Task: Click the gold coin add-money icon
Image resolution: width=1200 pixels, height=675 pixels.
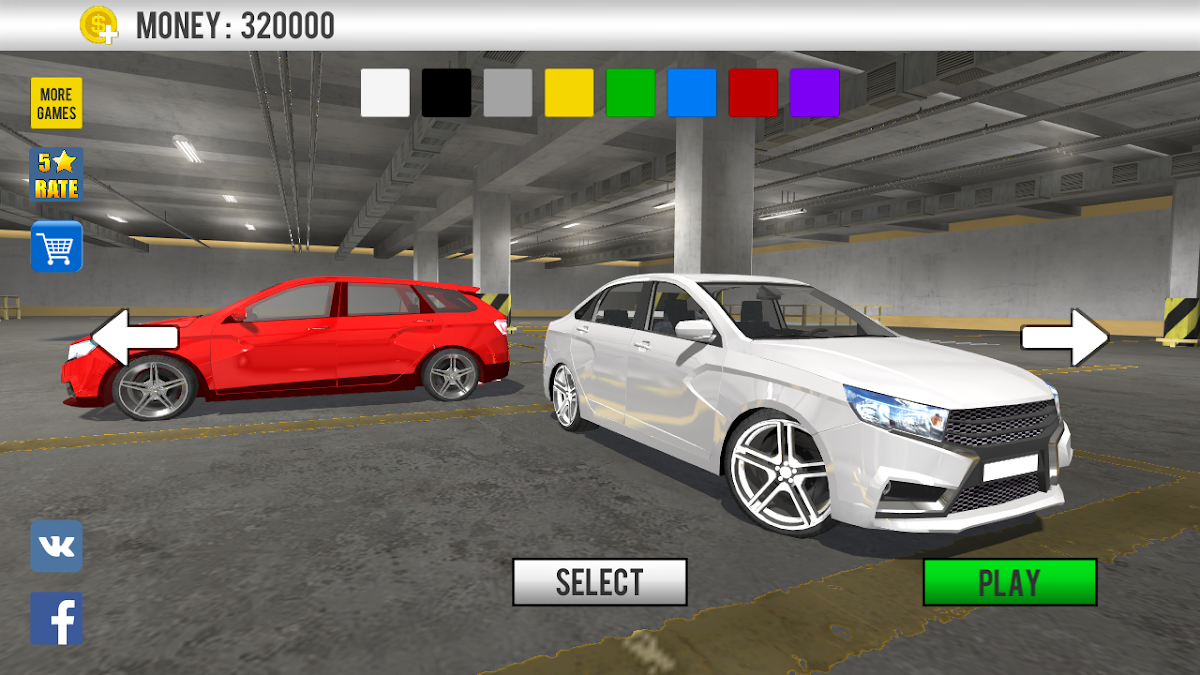Action: point(99,25)
